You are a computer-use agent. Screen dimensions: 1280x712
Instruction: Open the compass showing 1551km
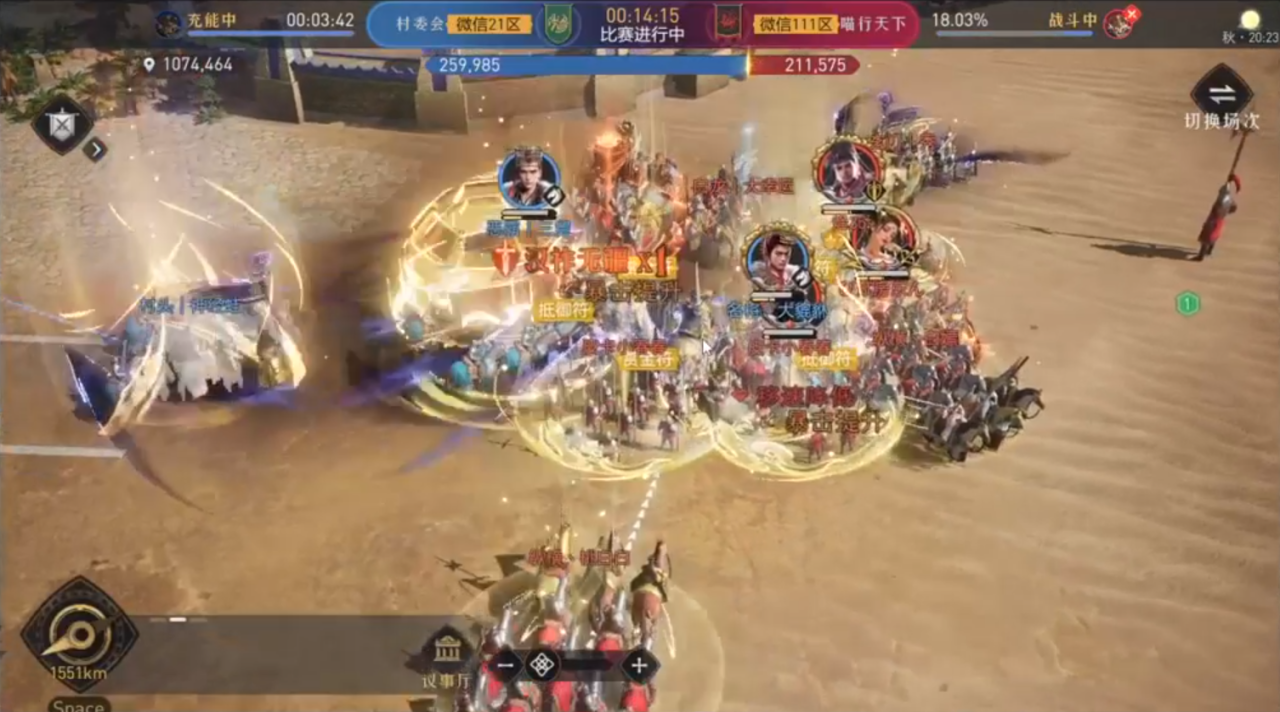pos(79,633)
